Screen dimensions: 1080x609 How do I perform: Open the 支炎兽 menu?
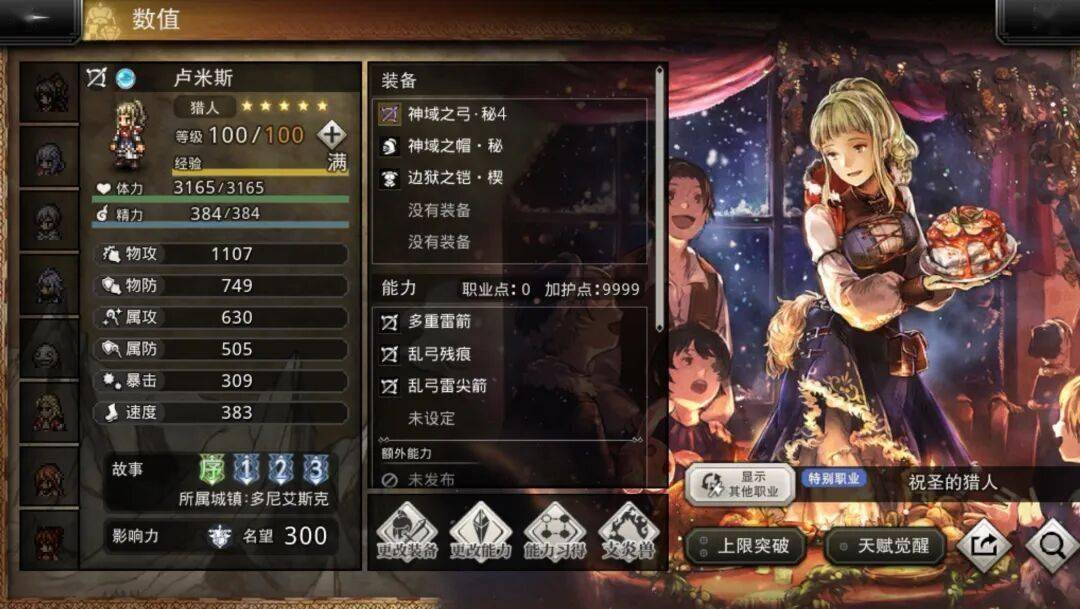(x=628, y=533)
